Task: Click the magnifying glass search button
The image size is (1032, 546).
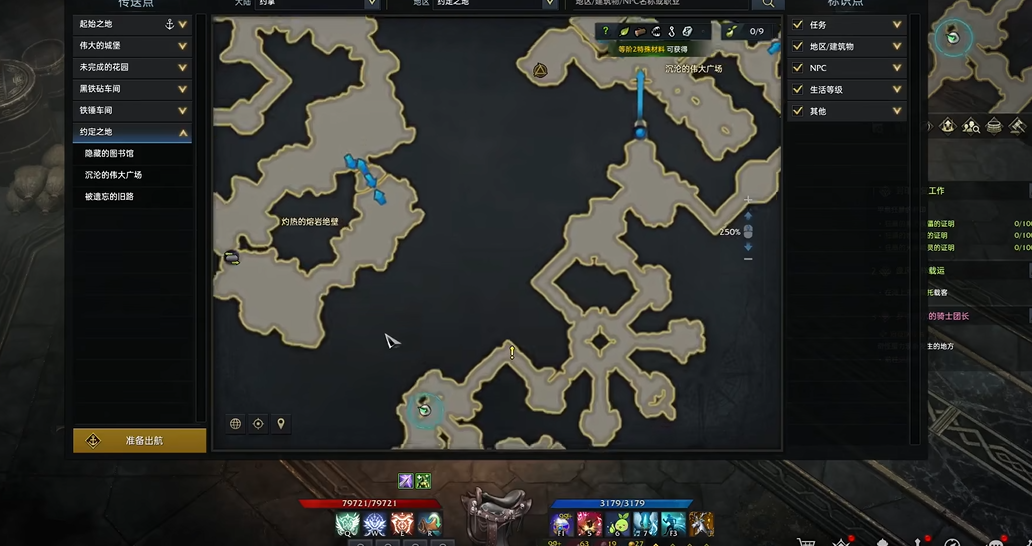Action: point(768,4)
